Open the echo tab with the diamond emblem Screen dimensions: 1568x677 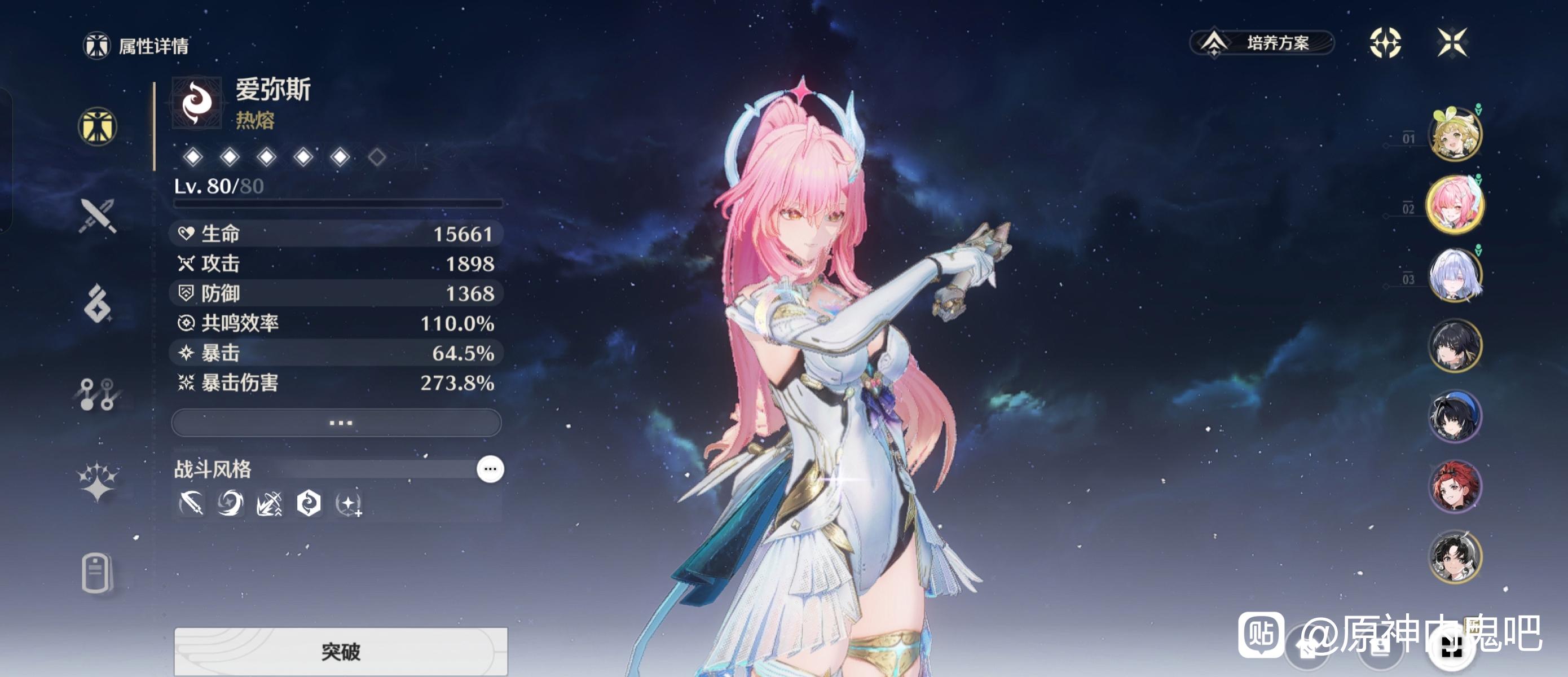98,303
